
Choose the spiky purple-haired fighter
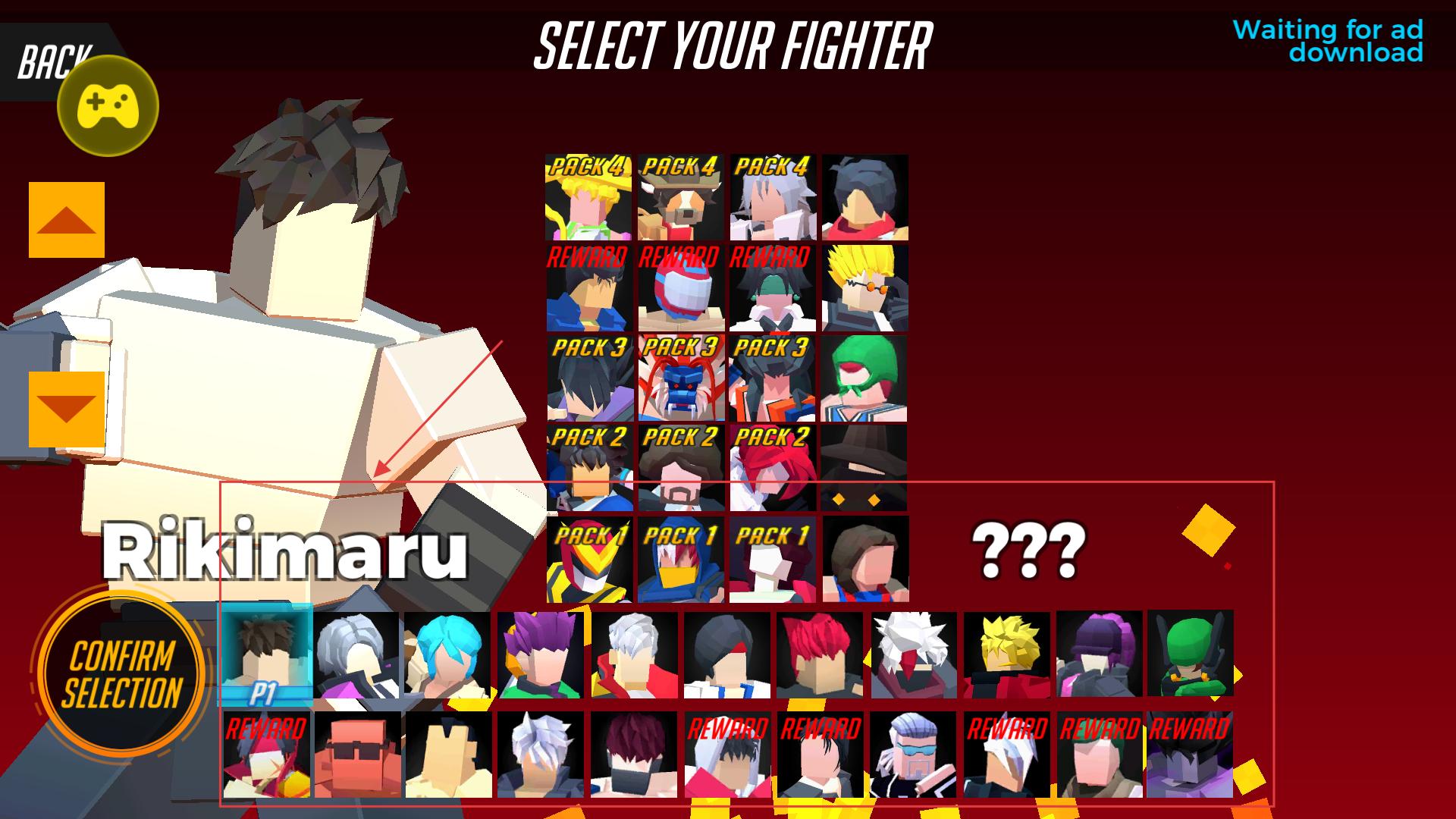coord(541,655)
